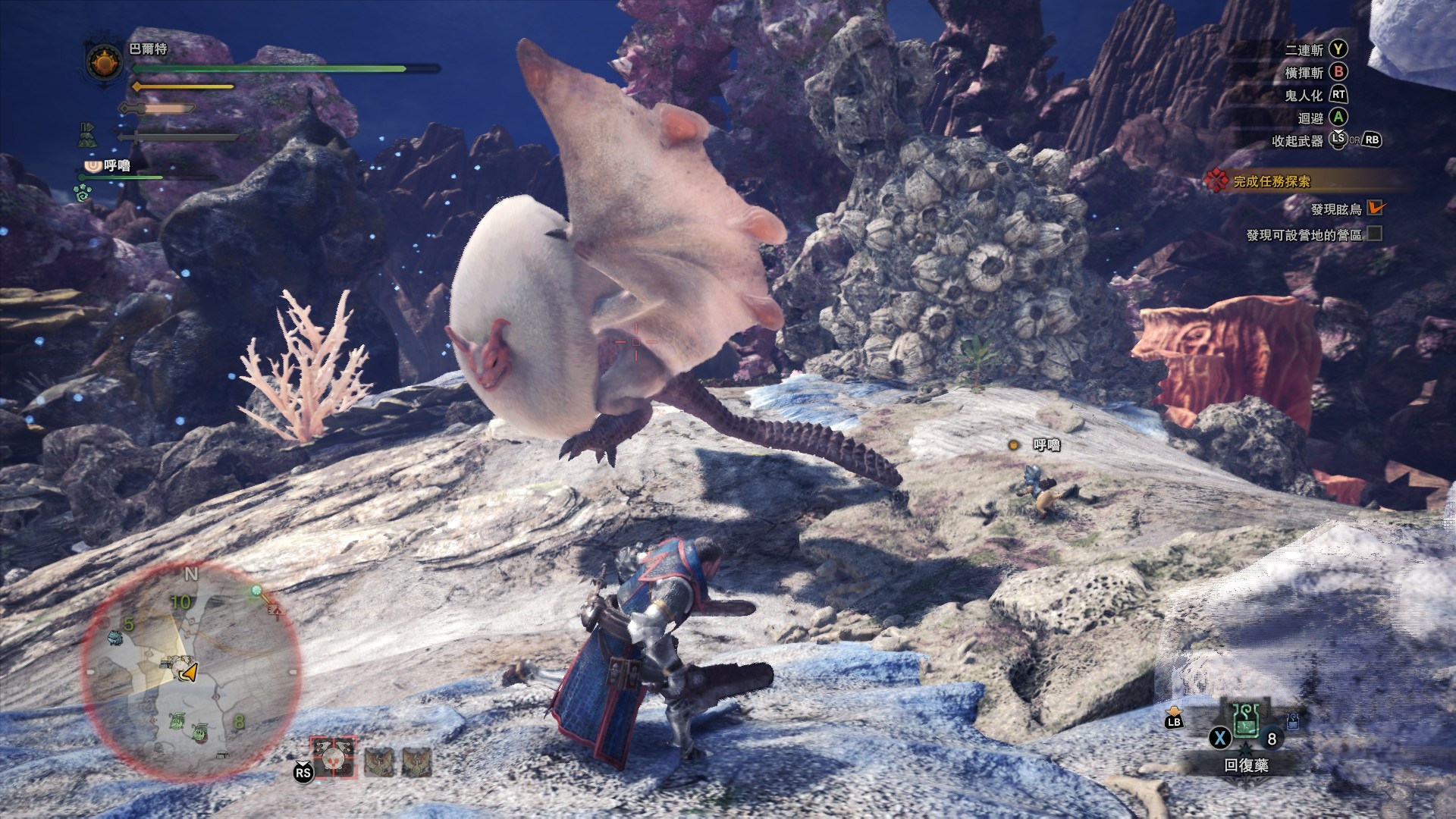Click the small blue potion next item
Image resolution: width=1456 pixels, height=819 pixels.
1293,722
